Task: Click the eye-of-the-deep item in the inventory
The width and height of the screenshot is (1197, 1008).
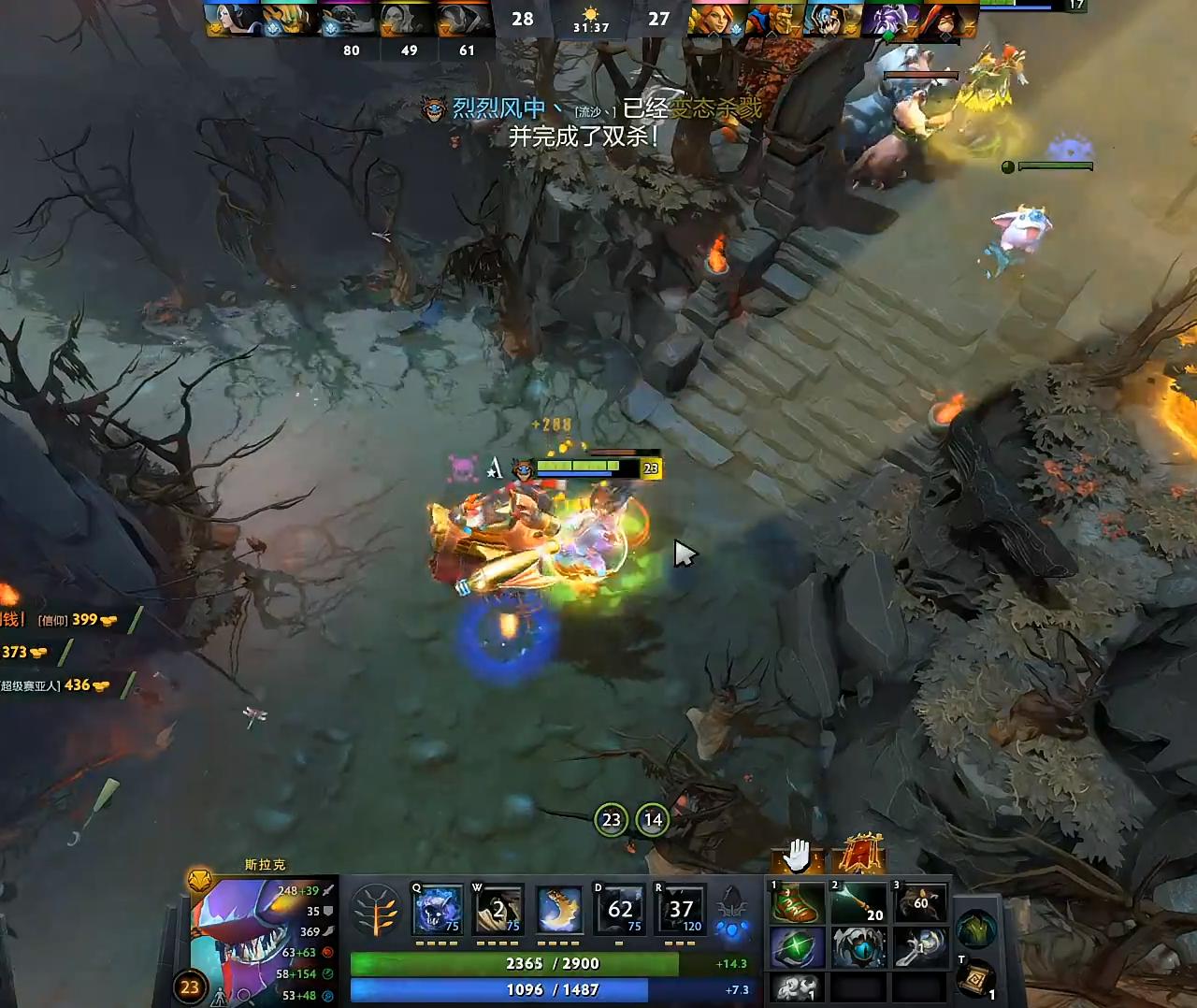Action: point(858,946)
